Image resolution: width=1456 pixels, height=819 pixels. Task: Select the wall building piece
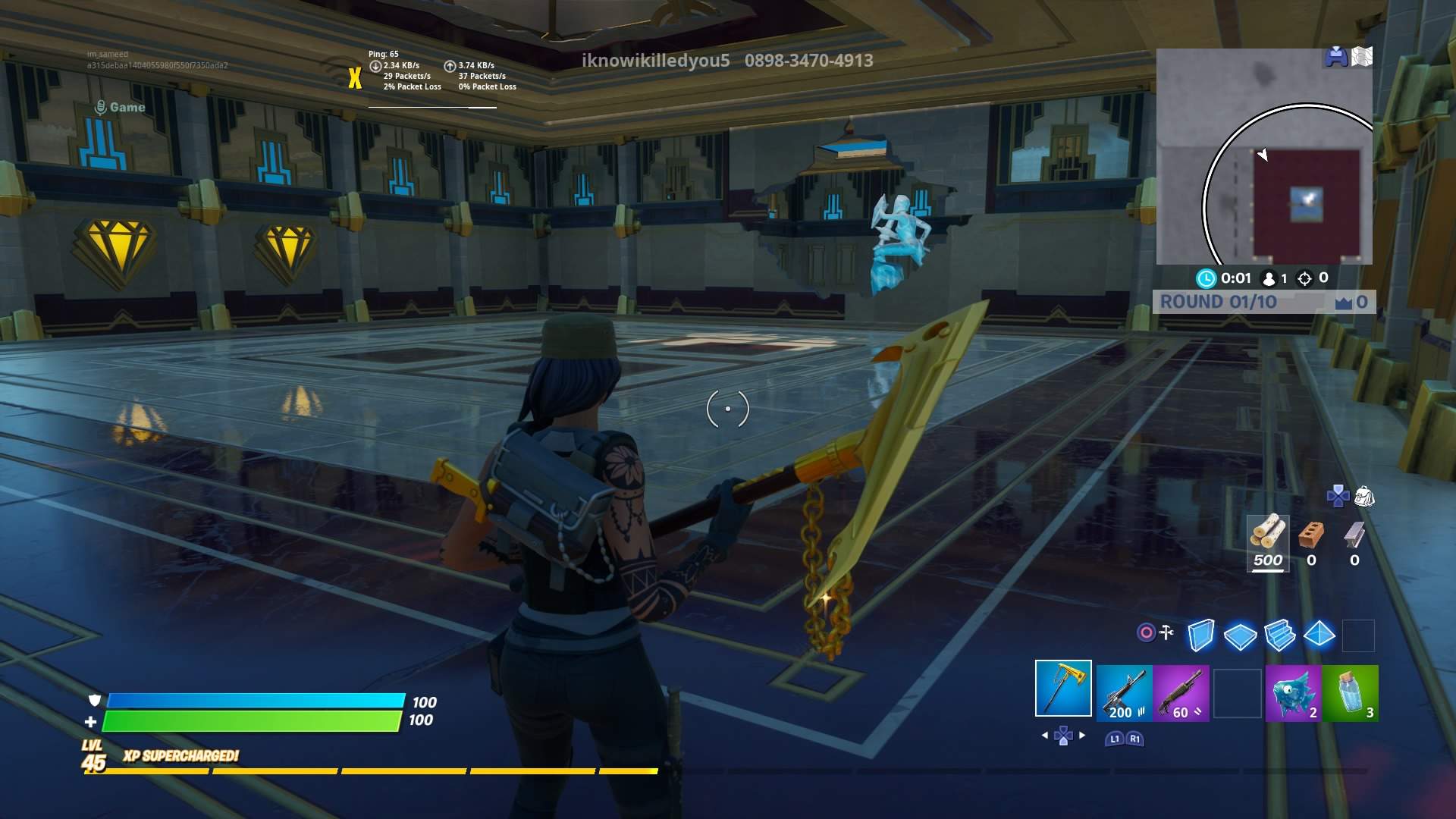(1200, 635)
